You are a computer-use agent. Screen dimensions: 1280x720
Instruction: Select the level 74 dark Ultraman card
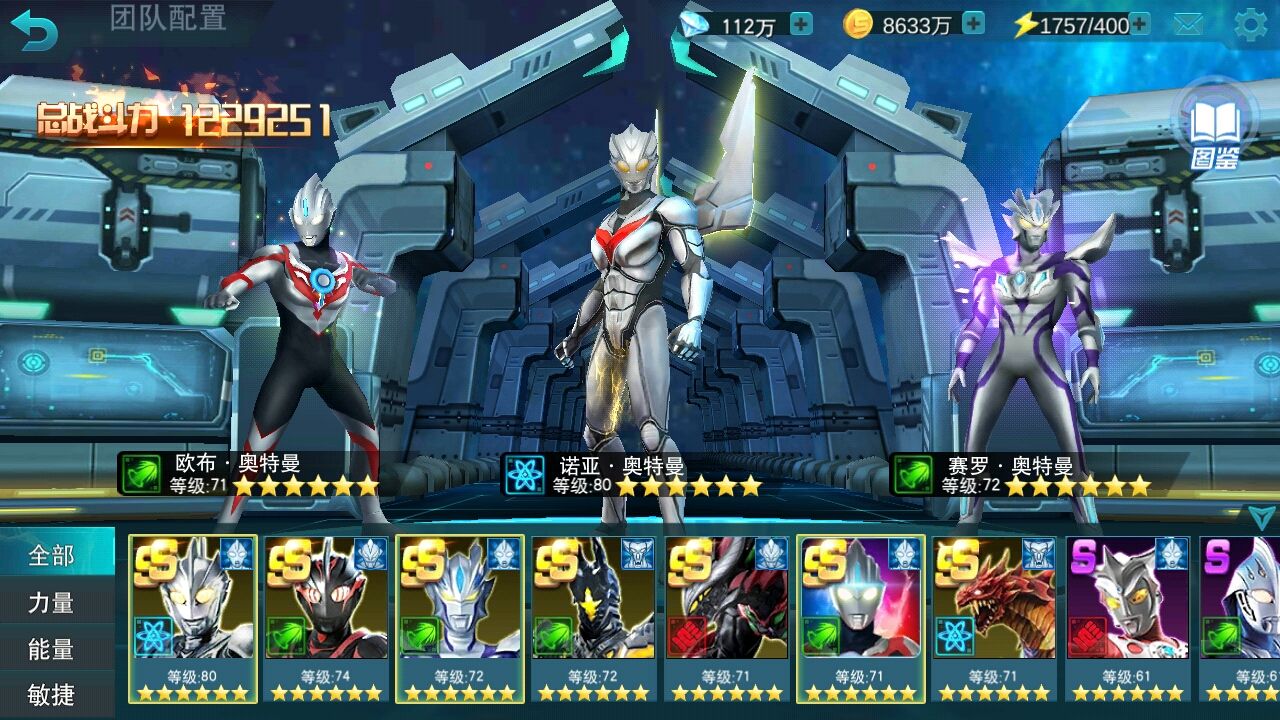tap(326, 617)
